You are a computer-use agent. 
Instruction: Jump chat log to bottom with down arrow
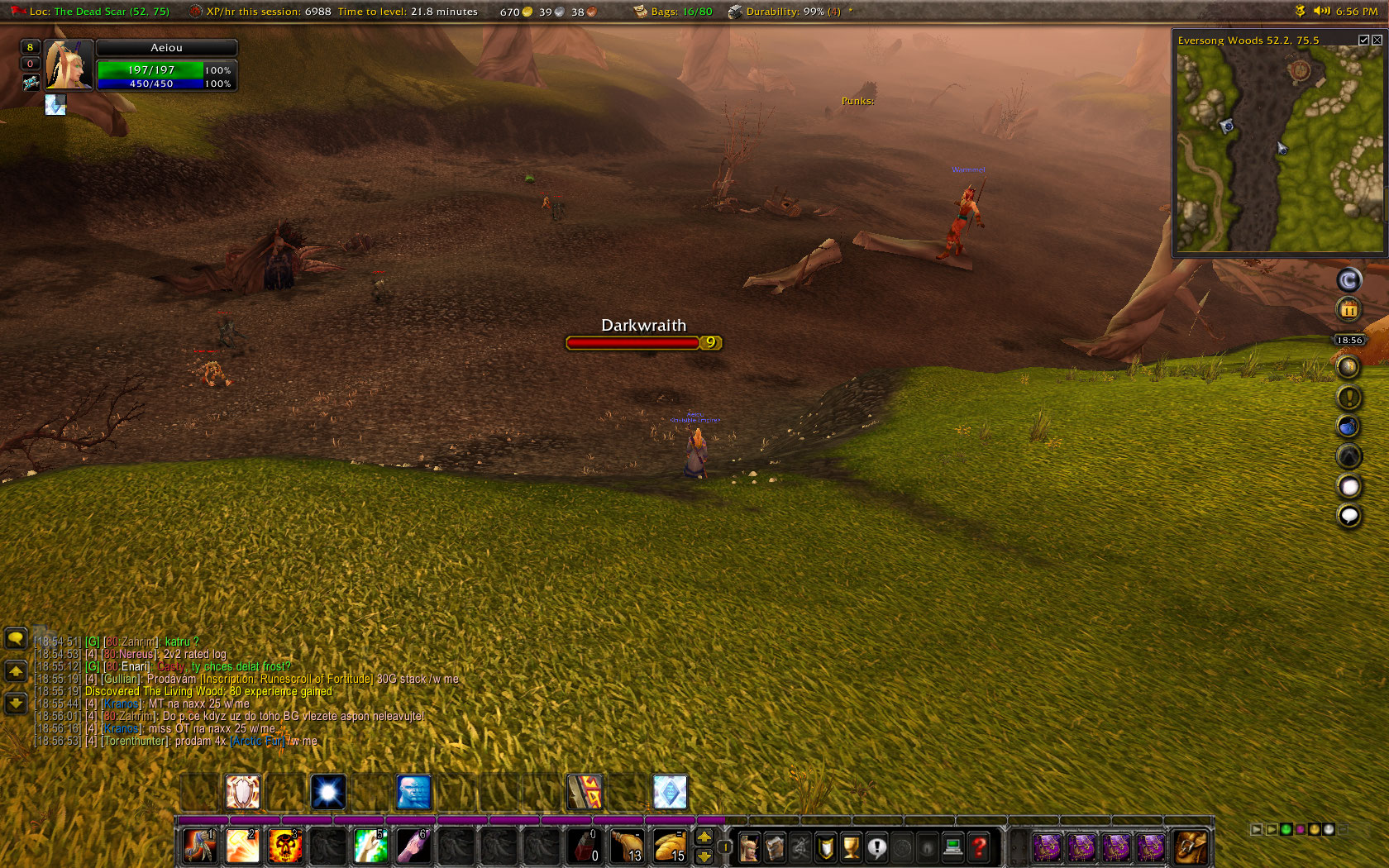(16, 703)
